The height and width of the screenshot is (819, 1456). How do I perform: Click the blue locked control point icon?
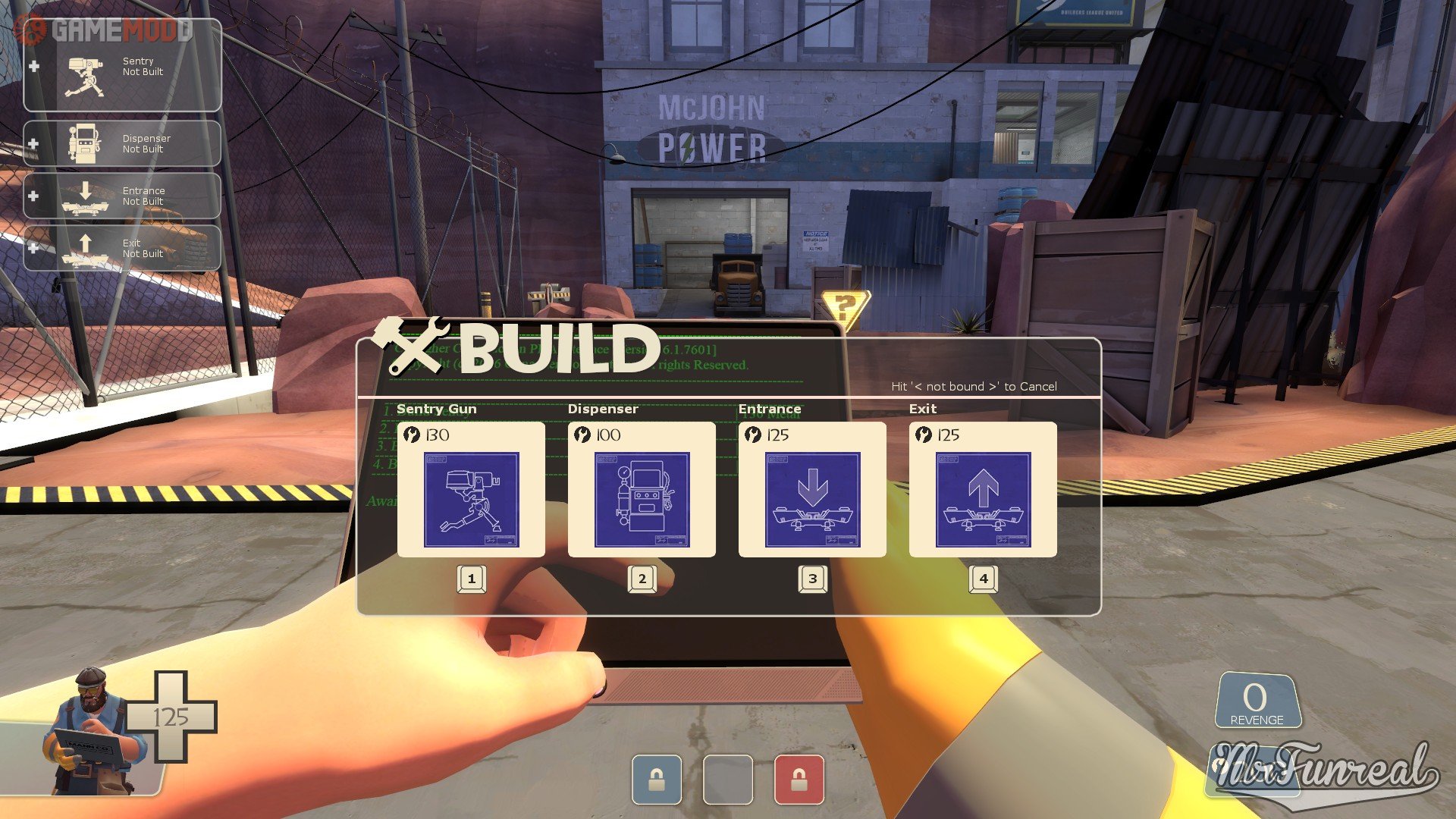pyautogui.click(x=657, y=780)
